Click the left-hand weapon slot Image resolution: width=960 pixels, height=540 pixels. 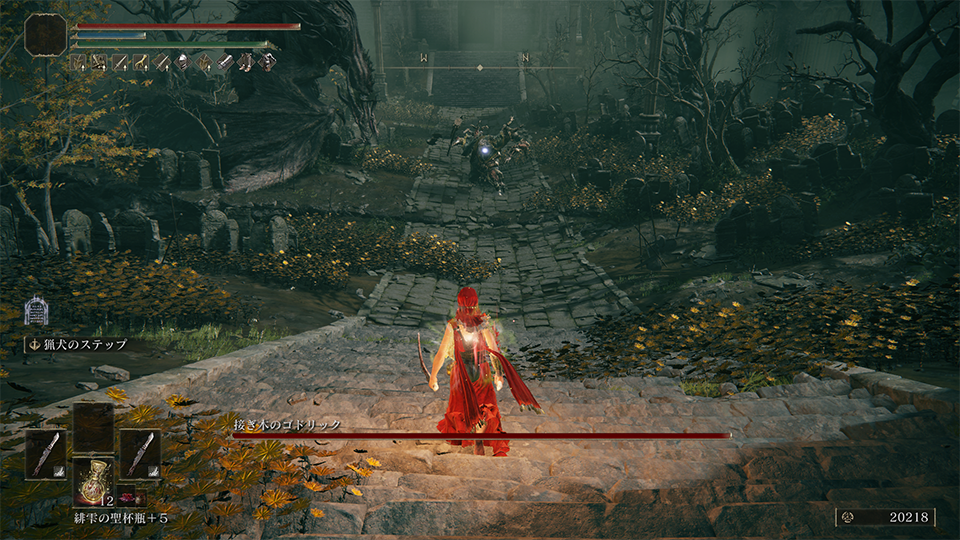point(45,454)
